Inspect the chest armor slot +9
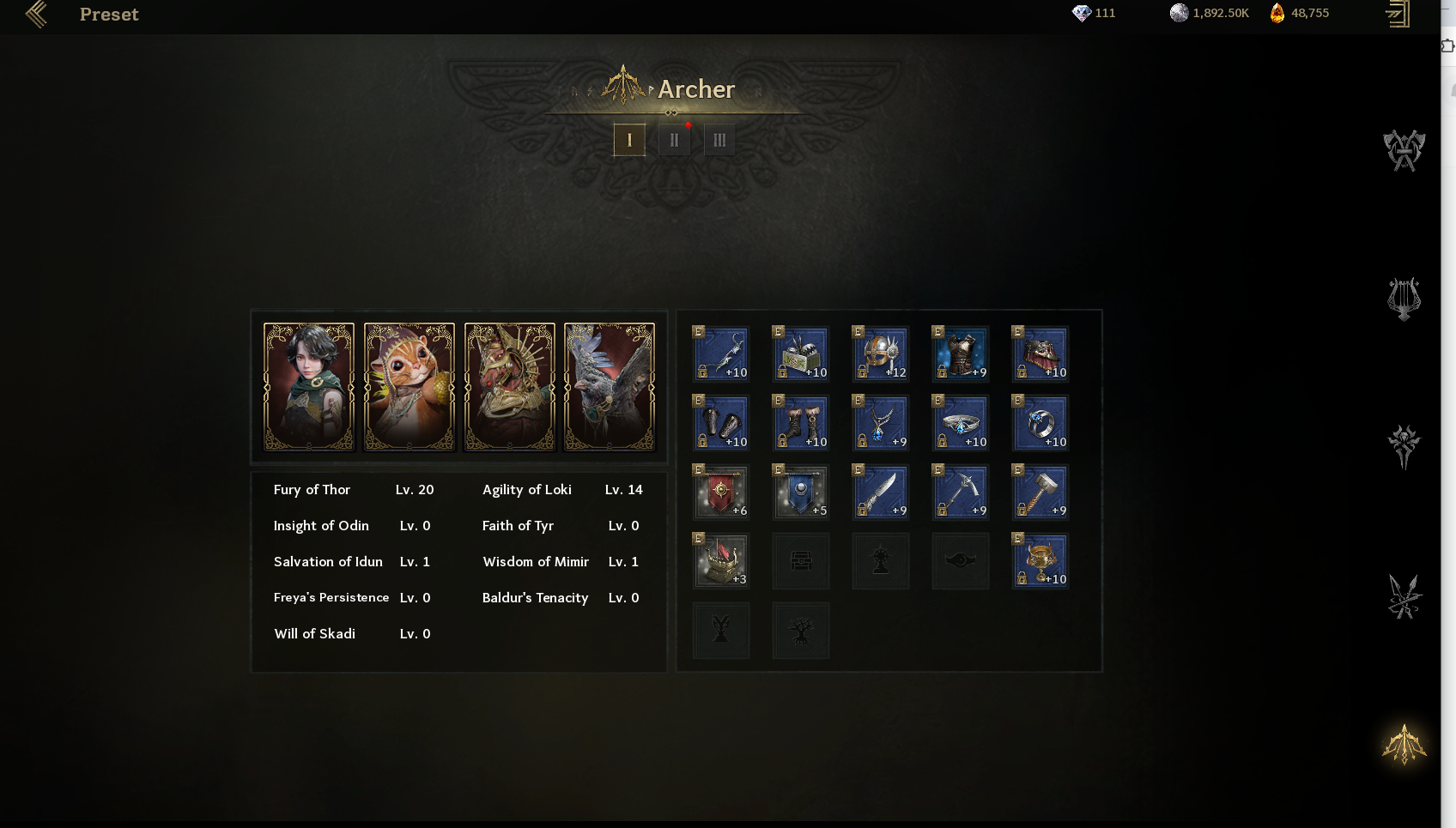This screenshot has width=1456, height=828. pyautogui.click(x=961, y=354)
